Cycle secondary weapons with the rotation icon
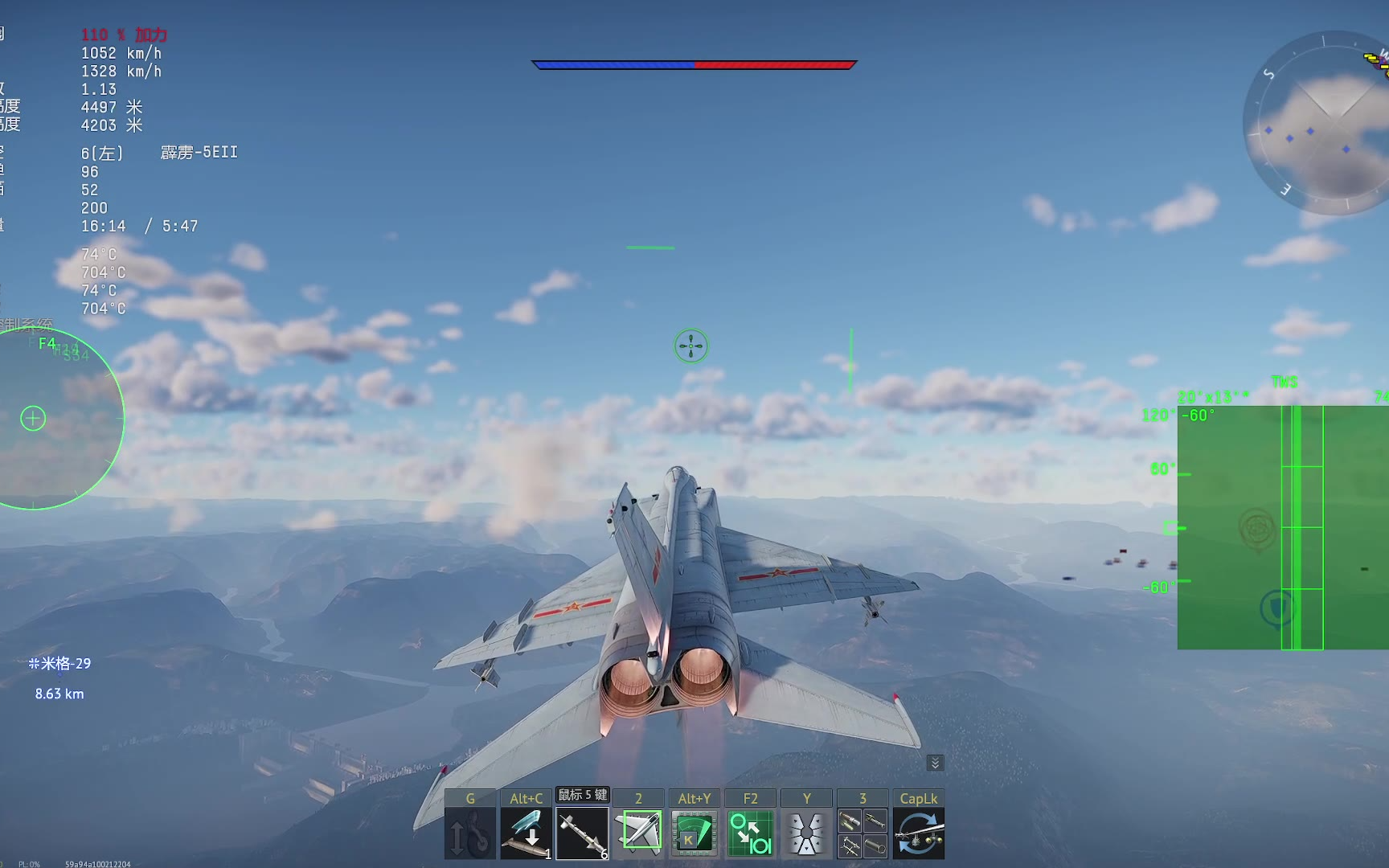The height and width of the screenshot is (868, 1389). coord(919,833)
